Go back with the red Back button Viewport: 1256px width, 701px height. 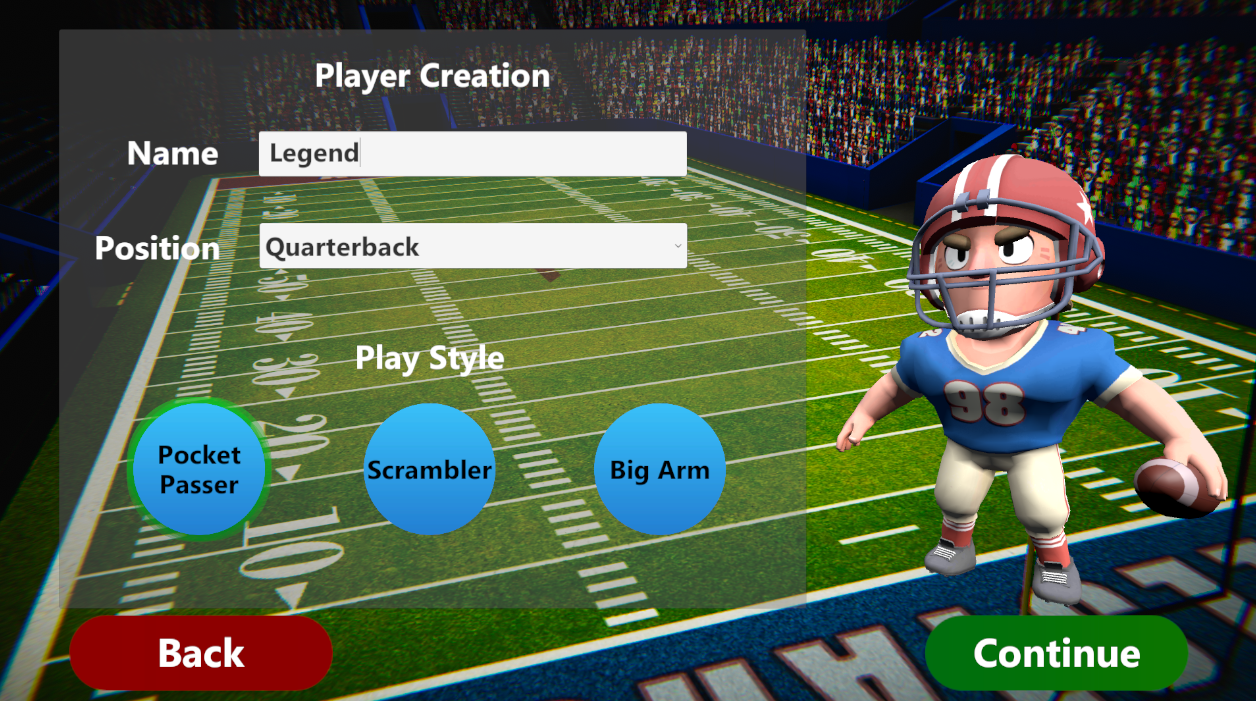(201, 653)
